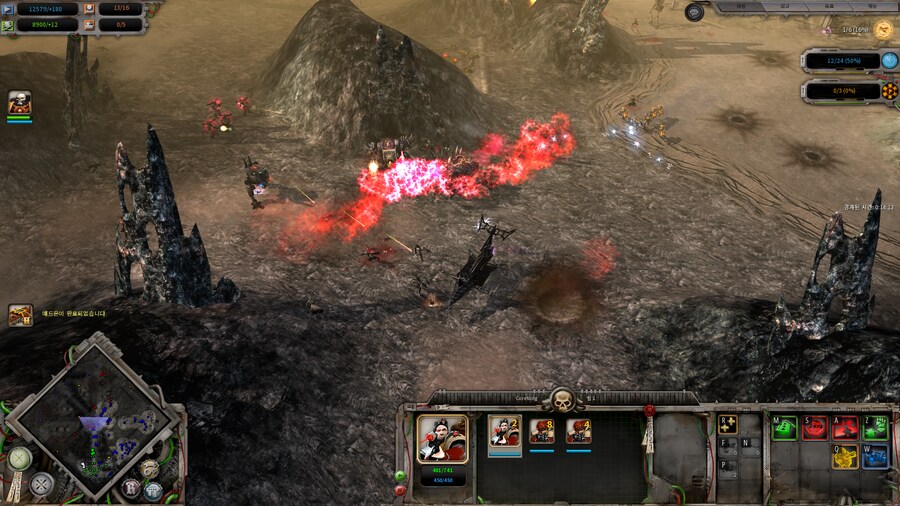Select the commander hero portrait
This screenshot has height=506, width=900.
(441, 438)
